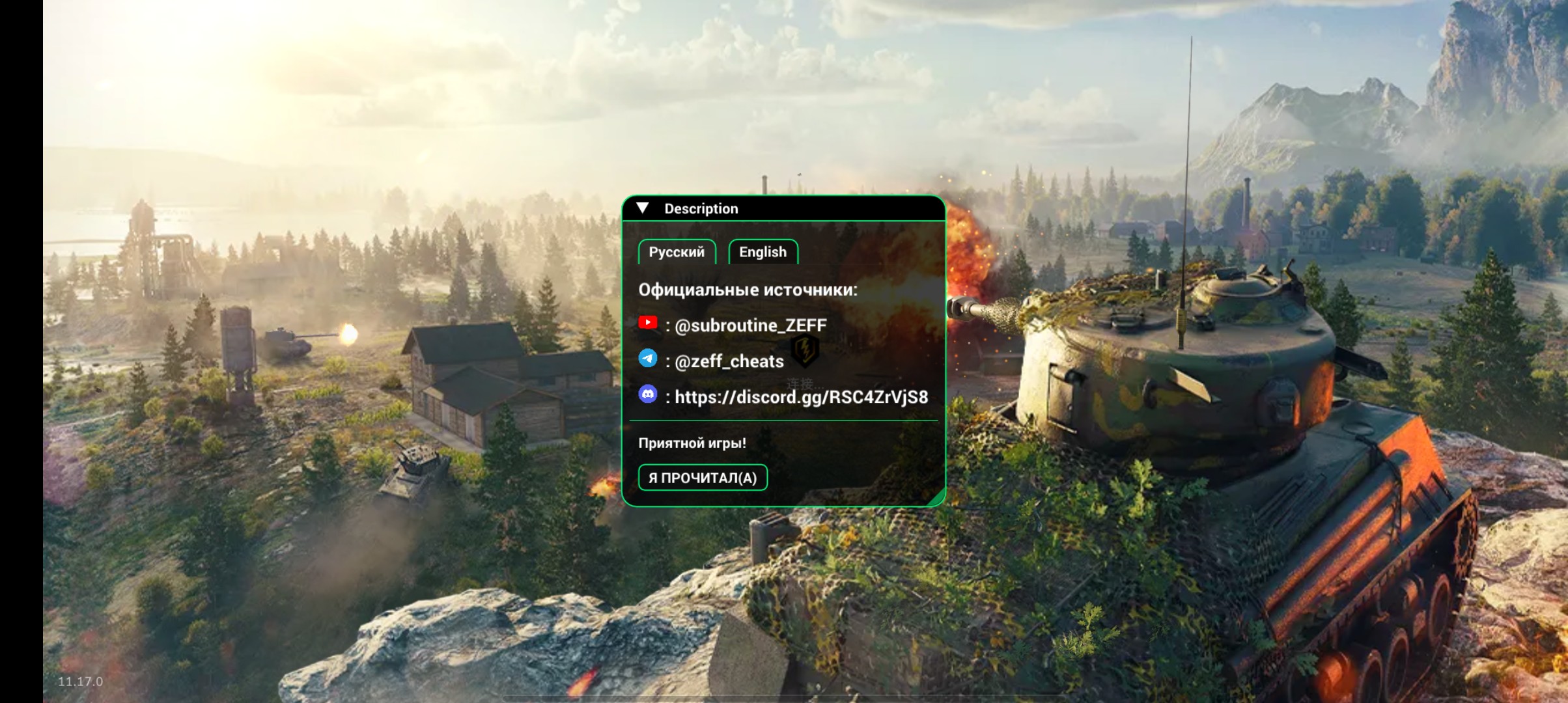Screen dimensions: 1568x703
Task: Open the https://discord.gg/RSC4ZrVjS8 link
Action: (x=802, y=398)
